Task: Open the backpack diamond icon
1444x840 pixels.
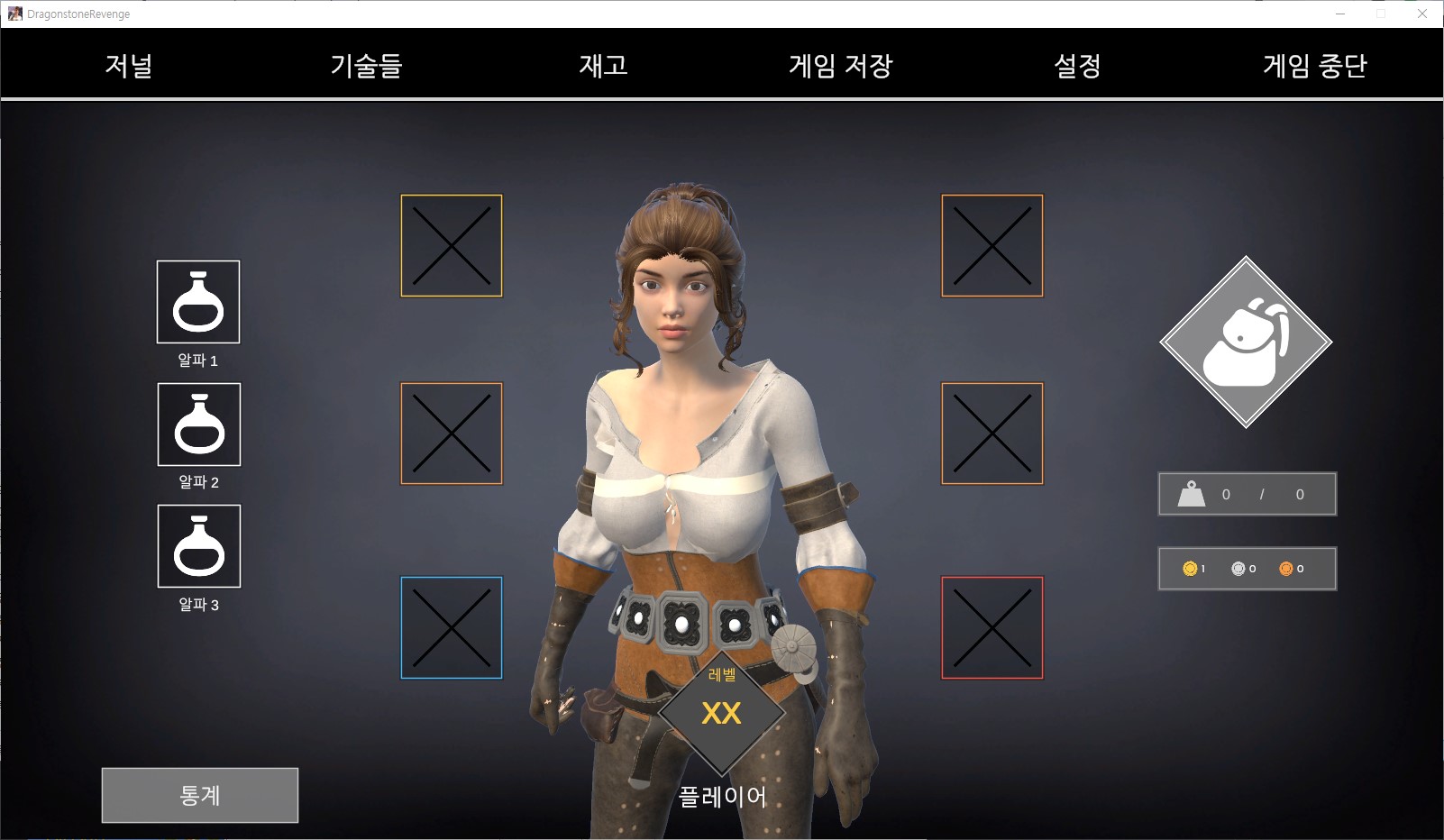Action: pyautogui.click(x=1246, y=342)
